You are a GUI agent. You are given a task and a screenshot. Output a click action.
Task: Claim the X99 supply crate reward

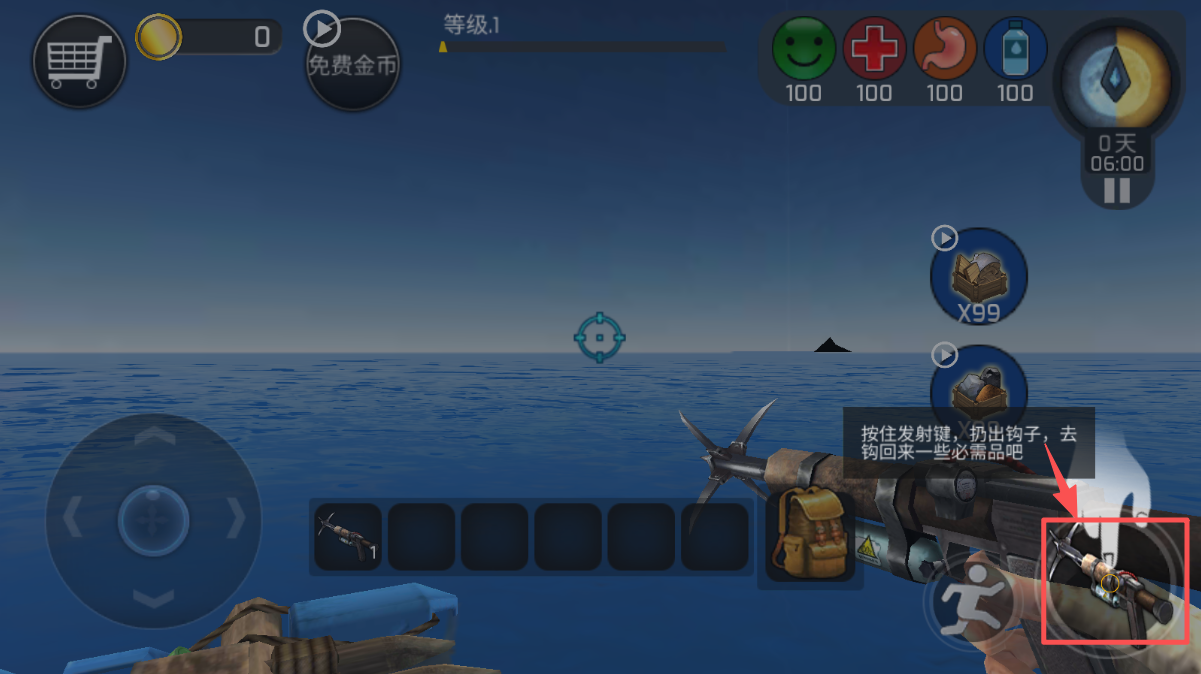(978, 275)
